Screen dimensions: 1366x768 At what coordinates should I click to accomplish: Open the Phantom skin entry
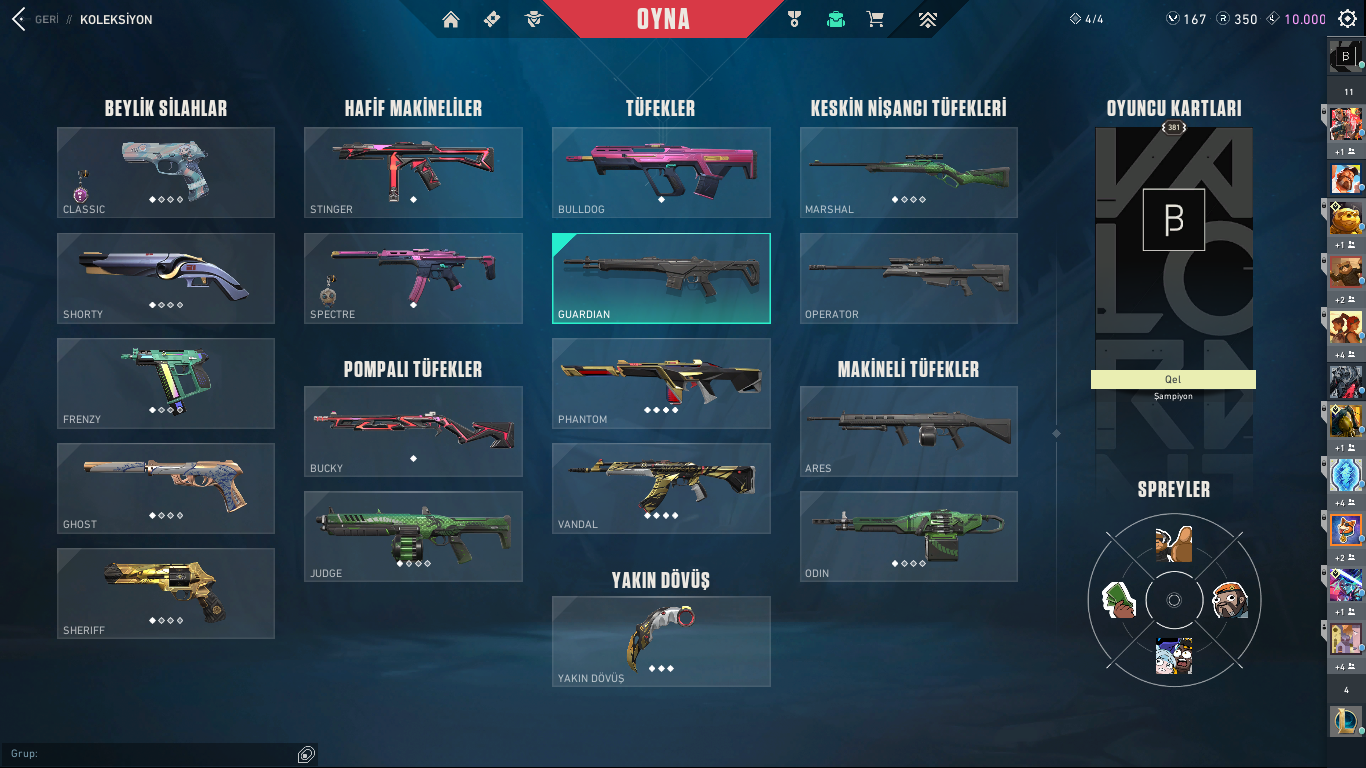point(660,383)
